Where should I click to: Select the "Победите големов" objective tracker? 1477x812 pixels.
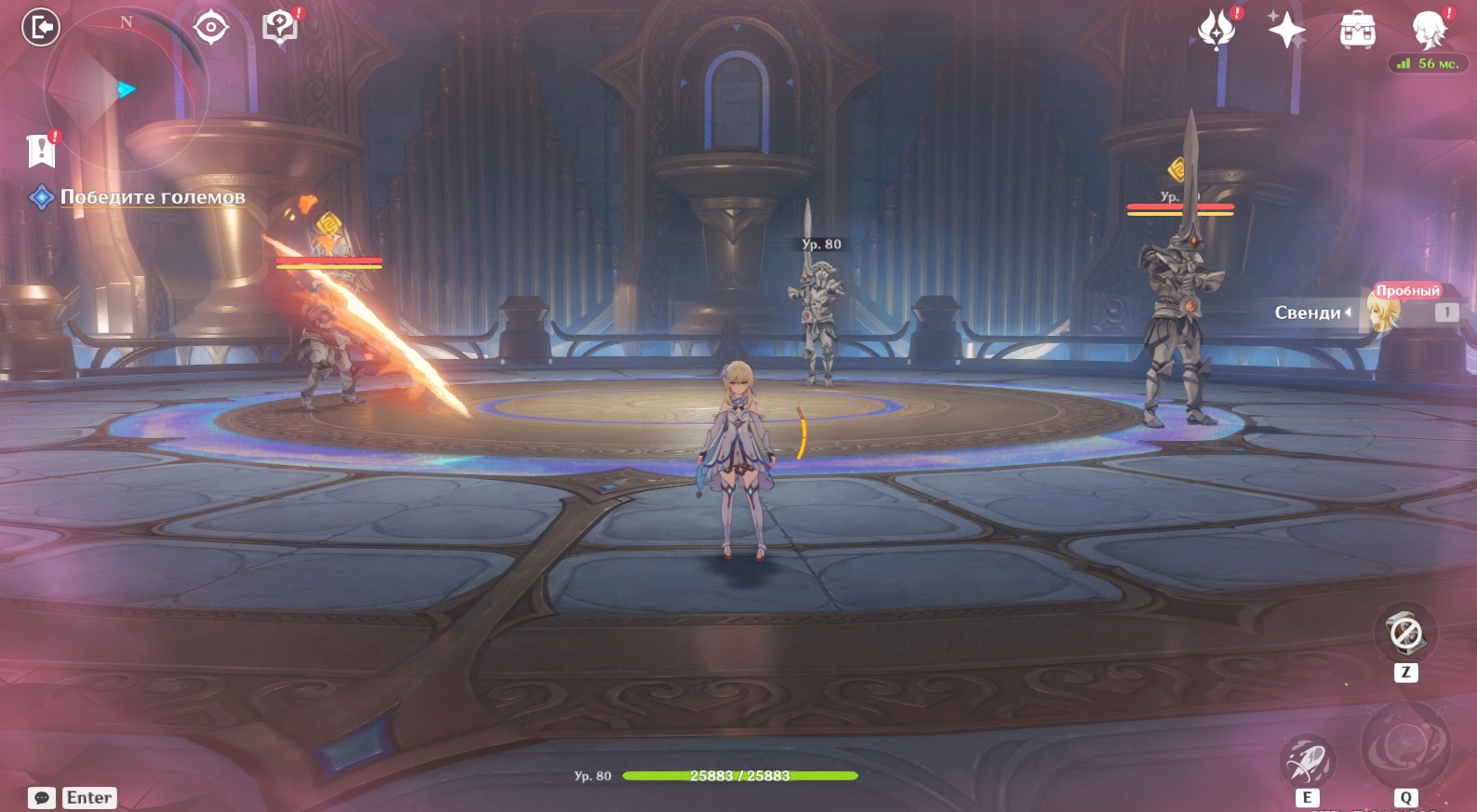152,197
